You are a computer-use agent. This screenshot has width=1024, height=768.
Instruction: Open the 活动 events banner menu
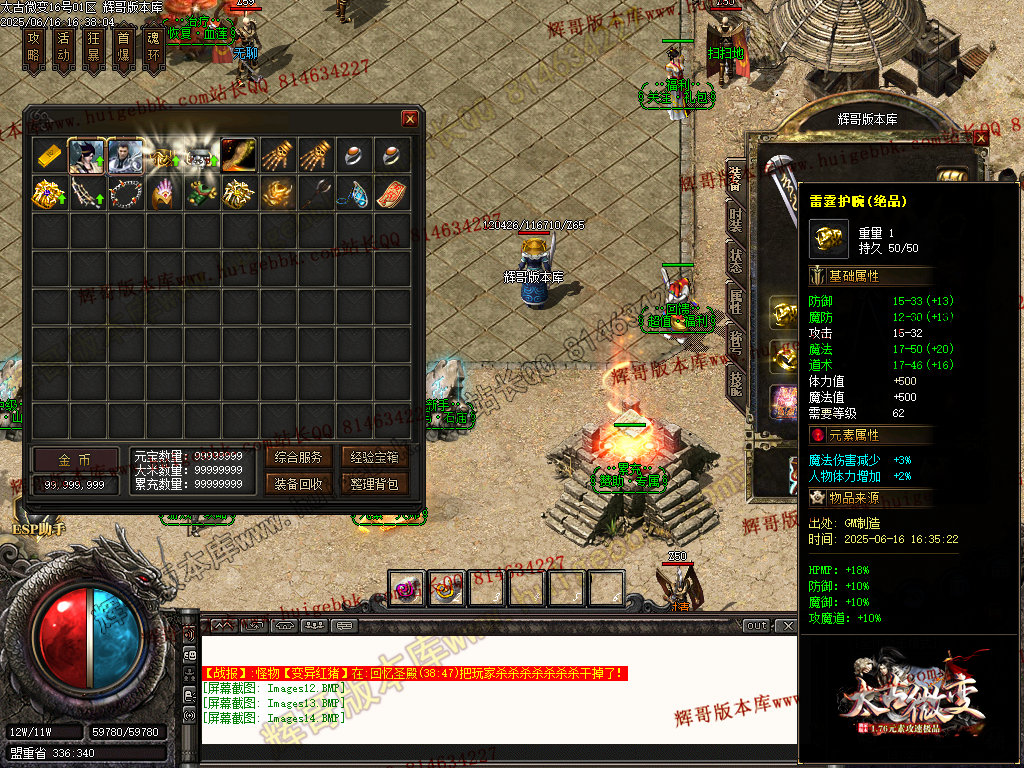(63, 47)
